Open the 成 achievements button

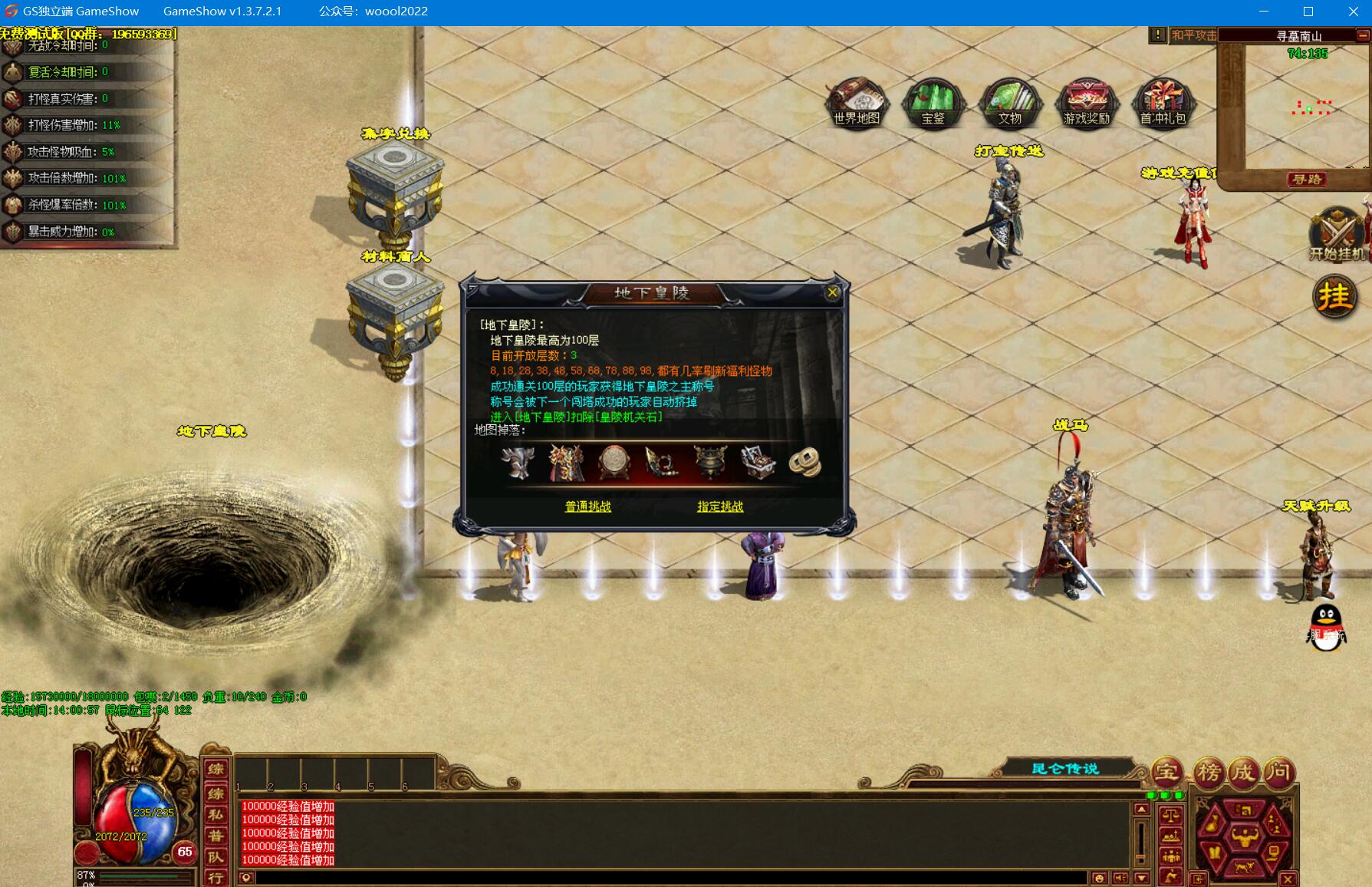1243,772
